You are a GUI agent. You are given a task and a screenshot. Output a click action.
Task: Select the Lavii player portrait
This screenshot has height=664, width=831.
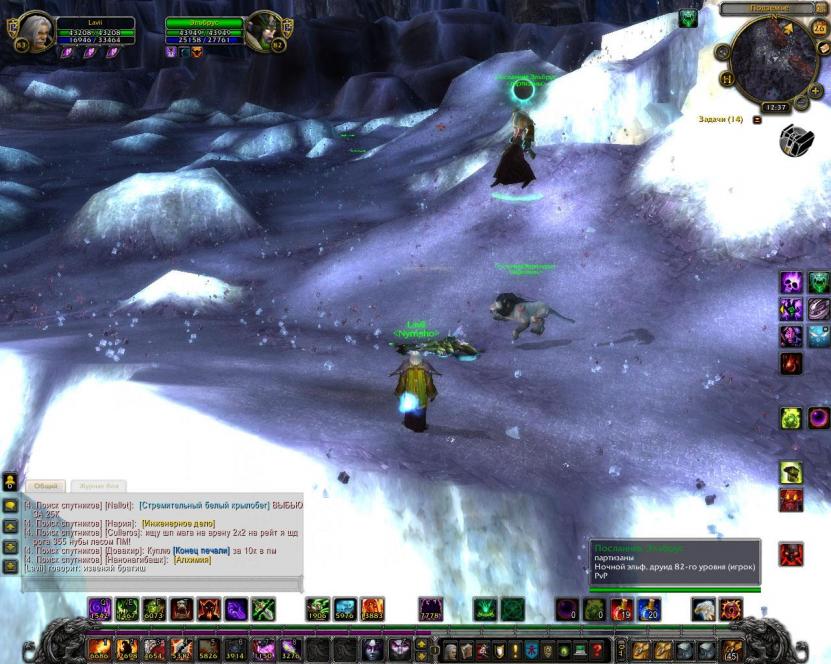(x=33, y=32)
